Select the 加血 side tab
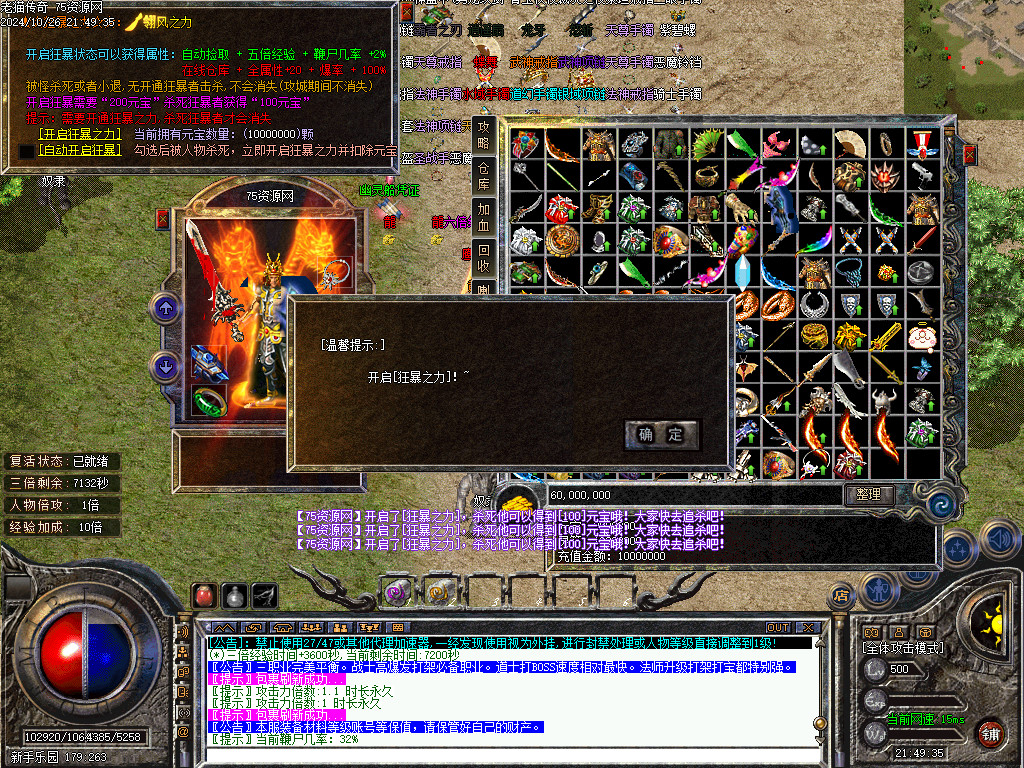Viewport: 1024px width, 768px height. tap(484, 210)
